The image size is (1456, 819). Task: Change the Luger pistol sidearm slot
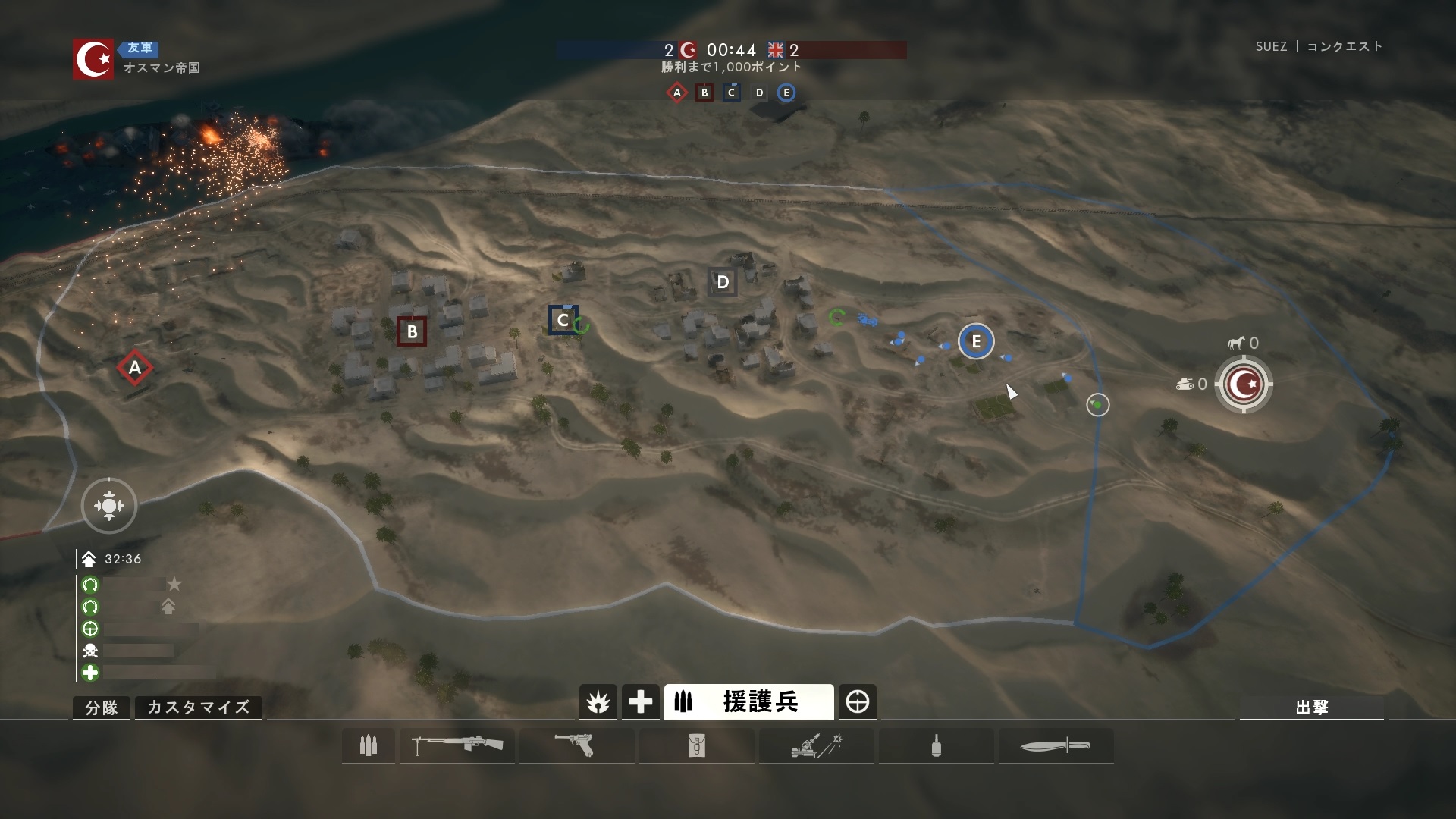point(576,746)
